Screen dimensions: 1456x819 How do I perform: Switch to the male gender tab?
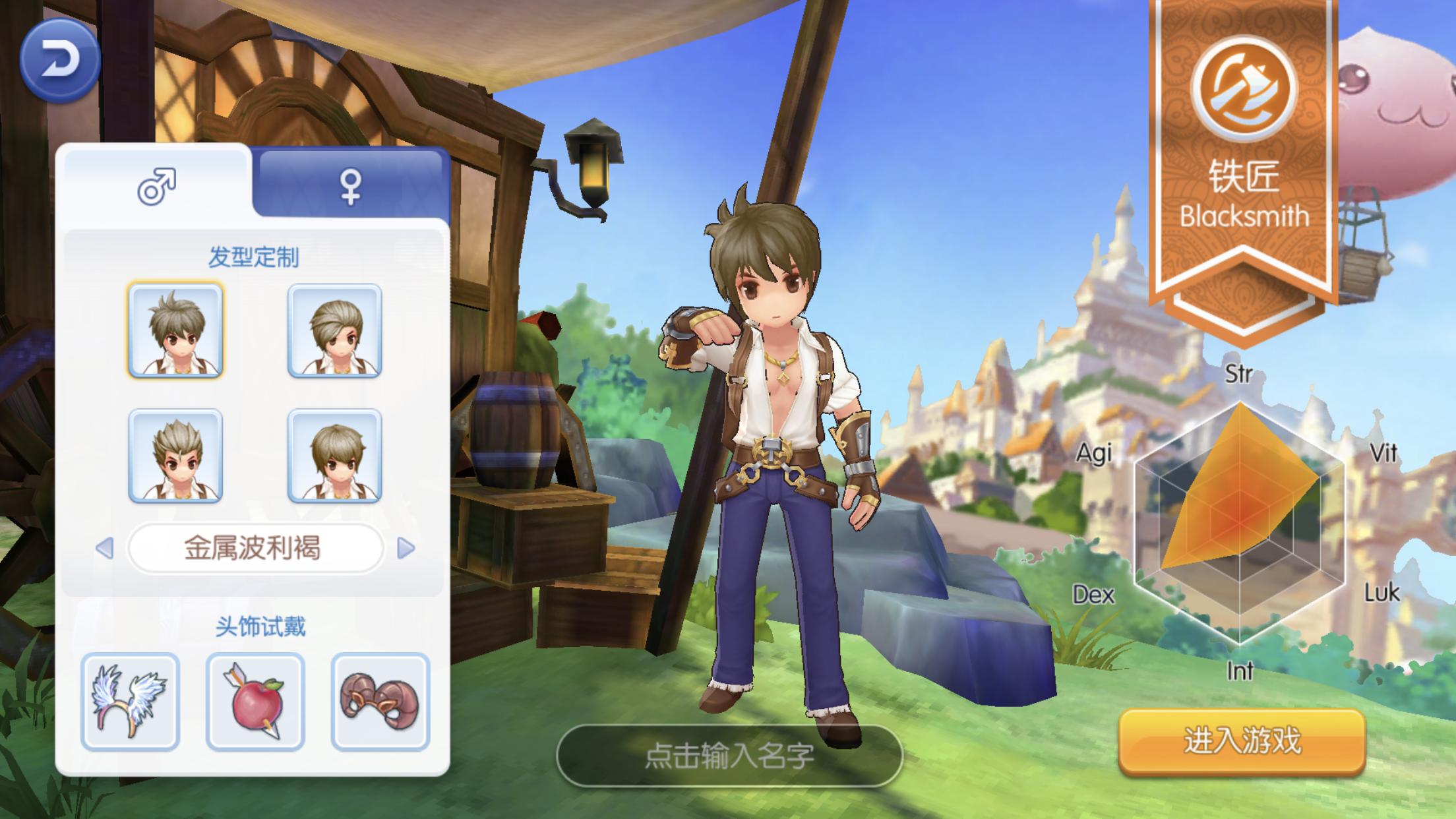click(157, 185)
